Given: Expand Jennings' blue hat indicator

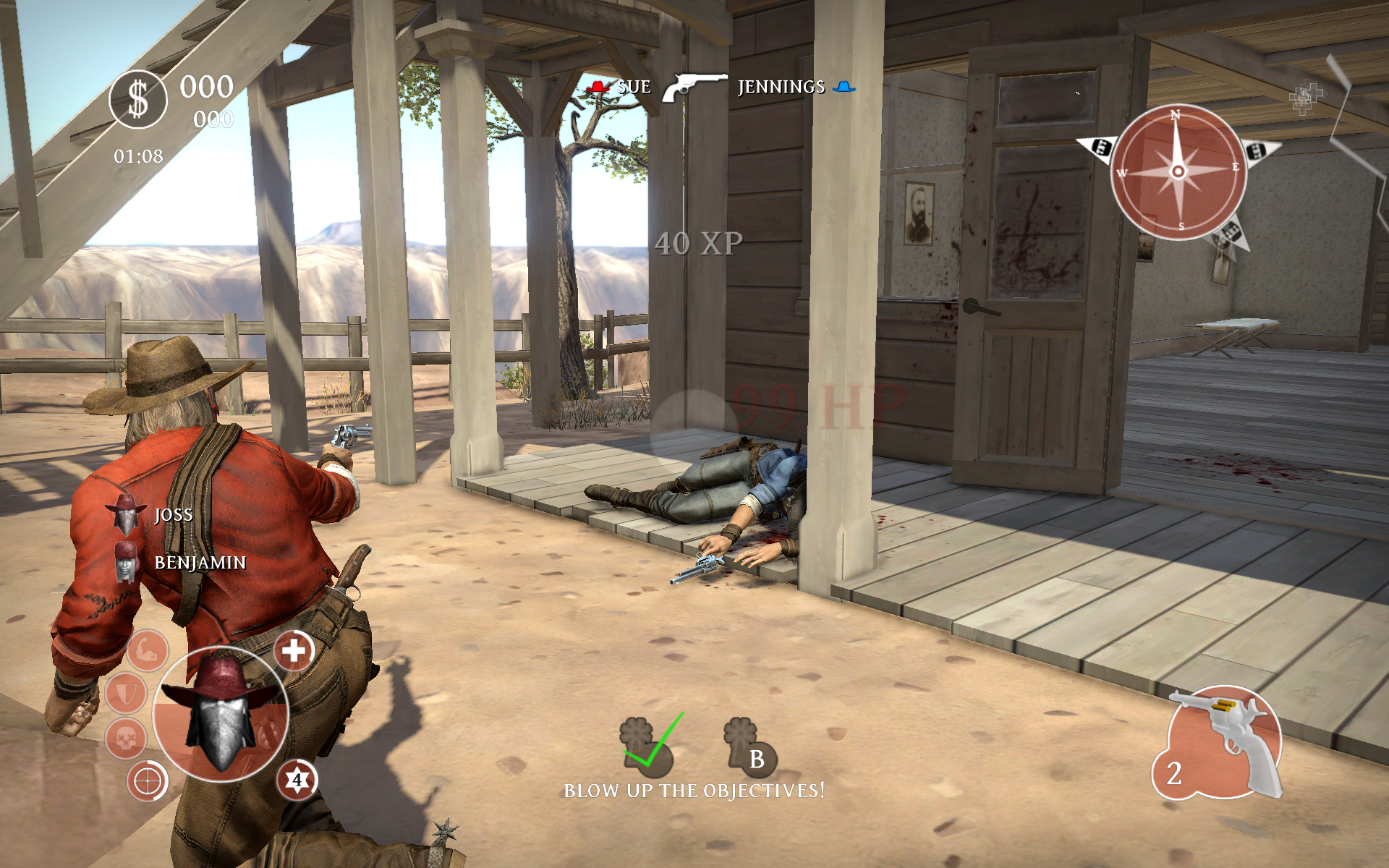Looking at the screenshot, I should [x=844, y=86].
